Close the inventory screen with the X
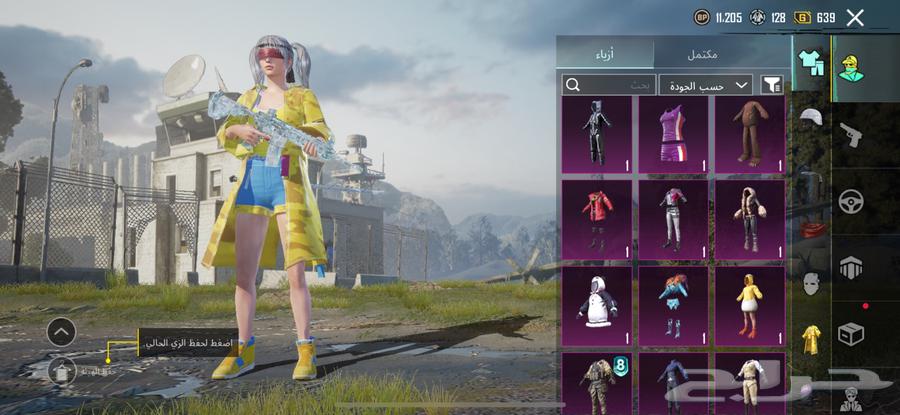The height and width of the screenshot is (415, 900). 855,17
